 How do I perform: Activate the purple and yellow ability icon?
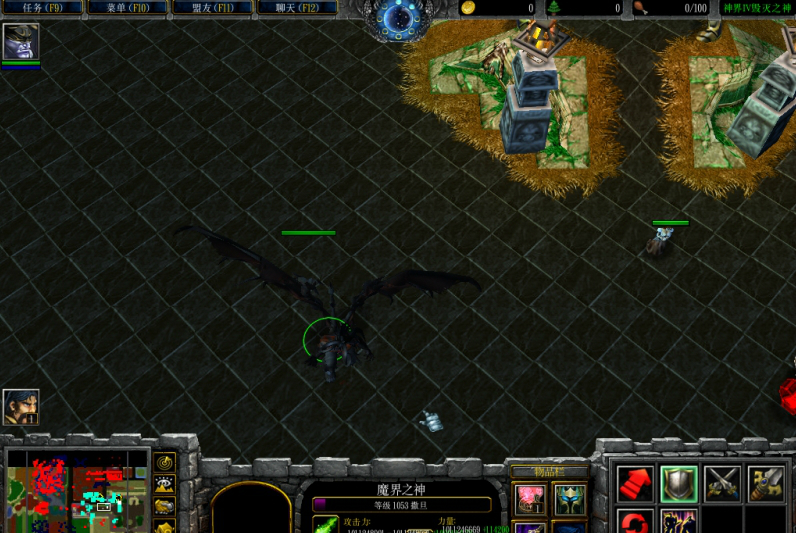point(678,522)
